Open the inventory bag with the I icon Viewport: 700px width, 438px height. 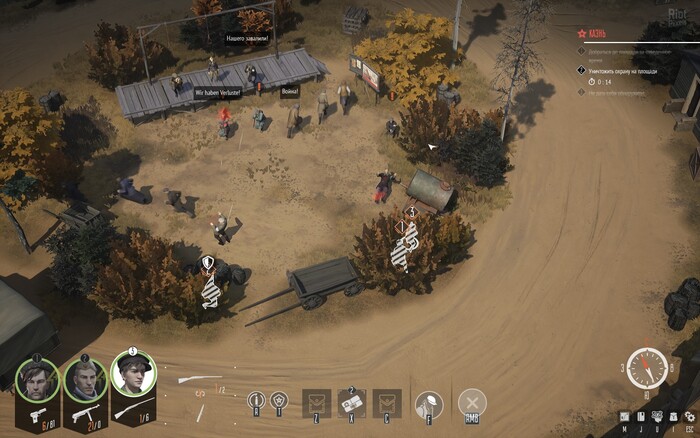(673, 416)
